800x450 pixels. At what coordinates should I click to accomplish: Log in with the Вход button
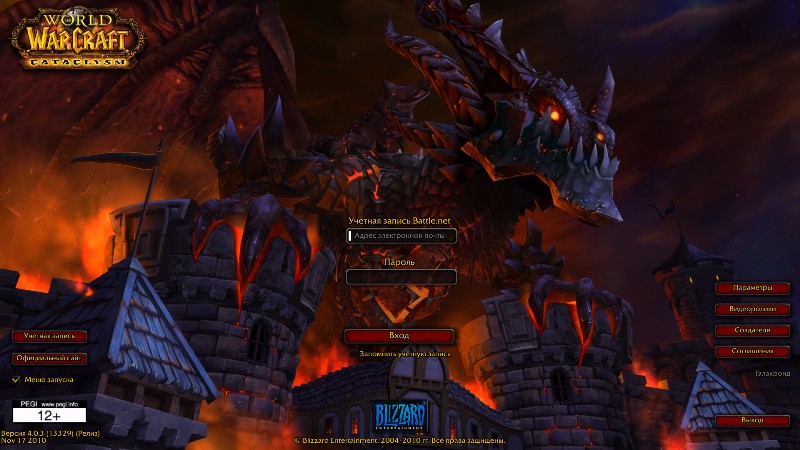click(x=399, y=336)
